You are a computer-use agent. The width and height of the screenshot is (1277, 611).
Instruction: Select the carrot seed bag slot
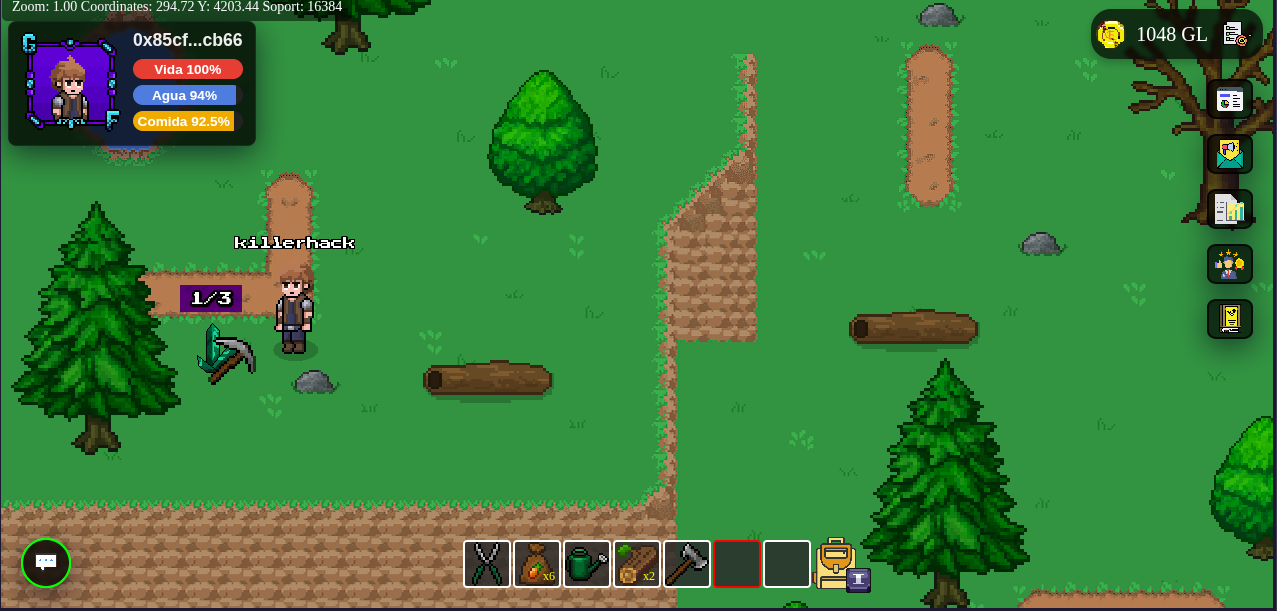537,564
